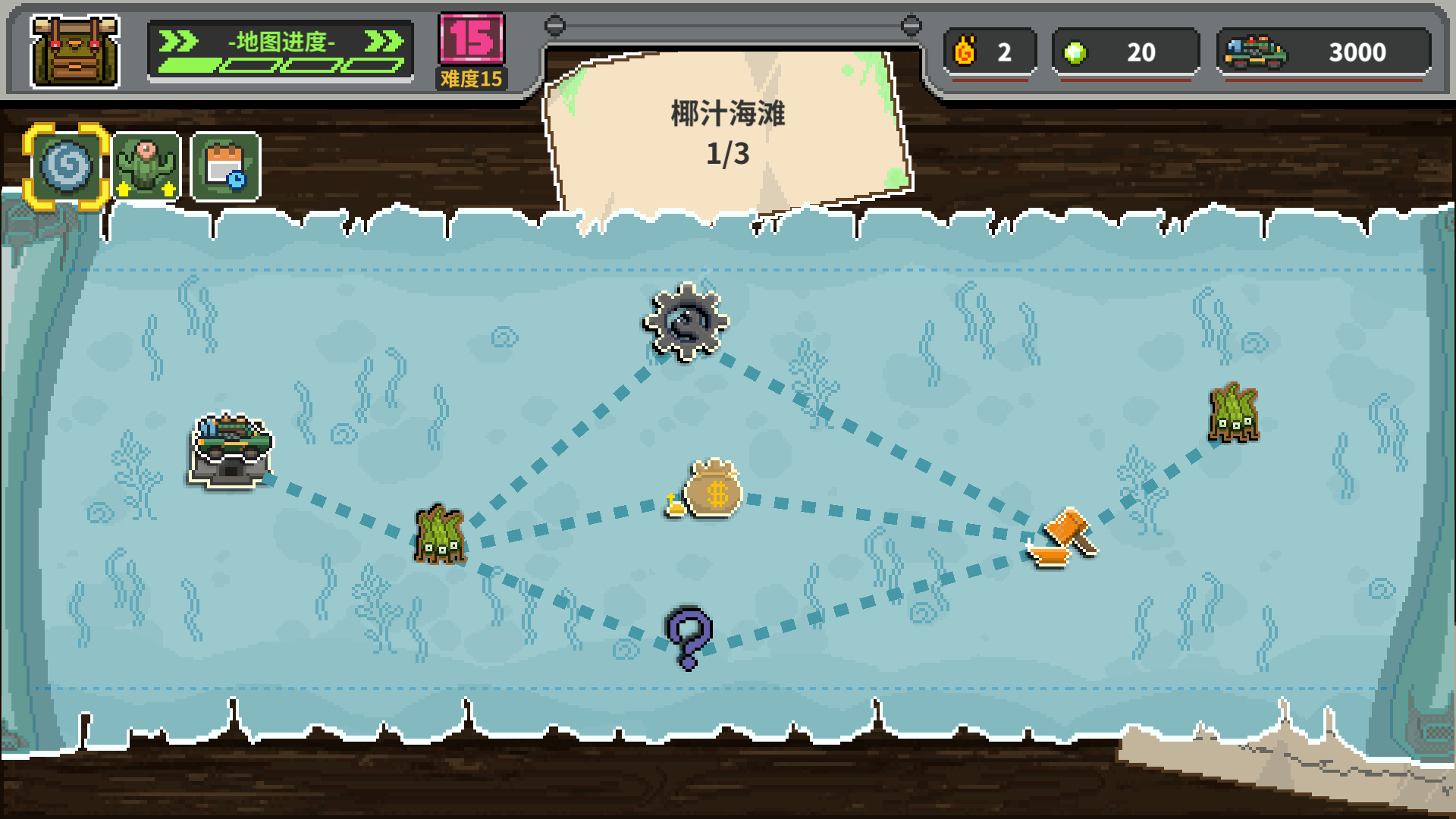This screenshot has height=819, width=1456.
Task: Click the green gem counter showing 20
Action: [x=1126, y=52]
